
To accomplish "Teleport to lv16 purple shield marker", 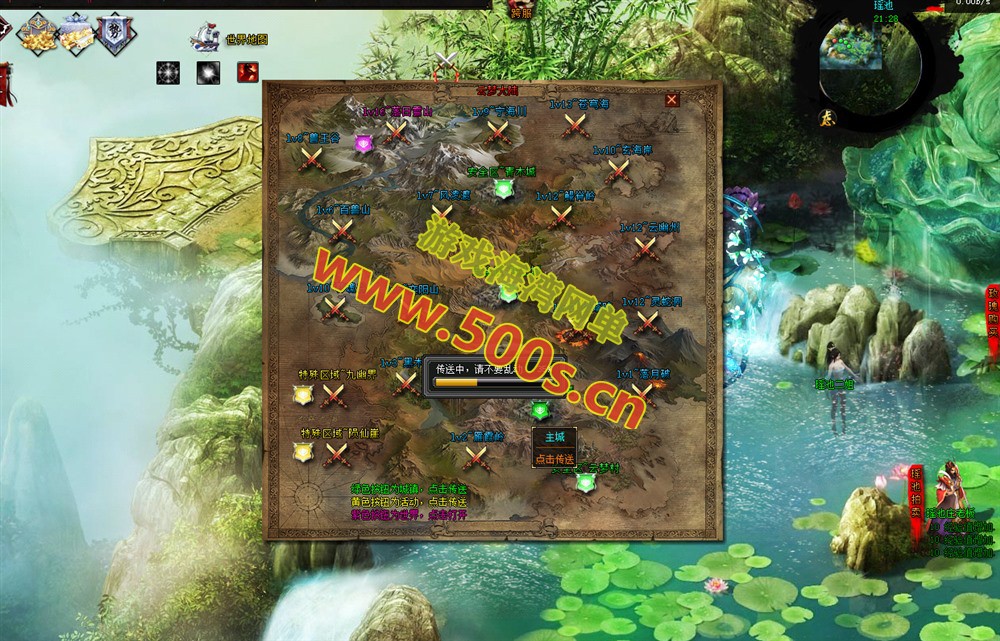I will tap(363, 143).
